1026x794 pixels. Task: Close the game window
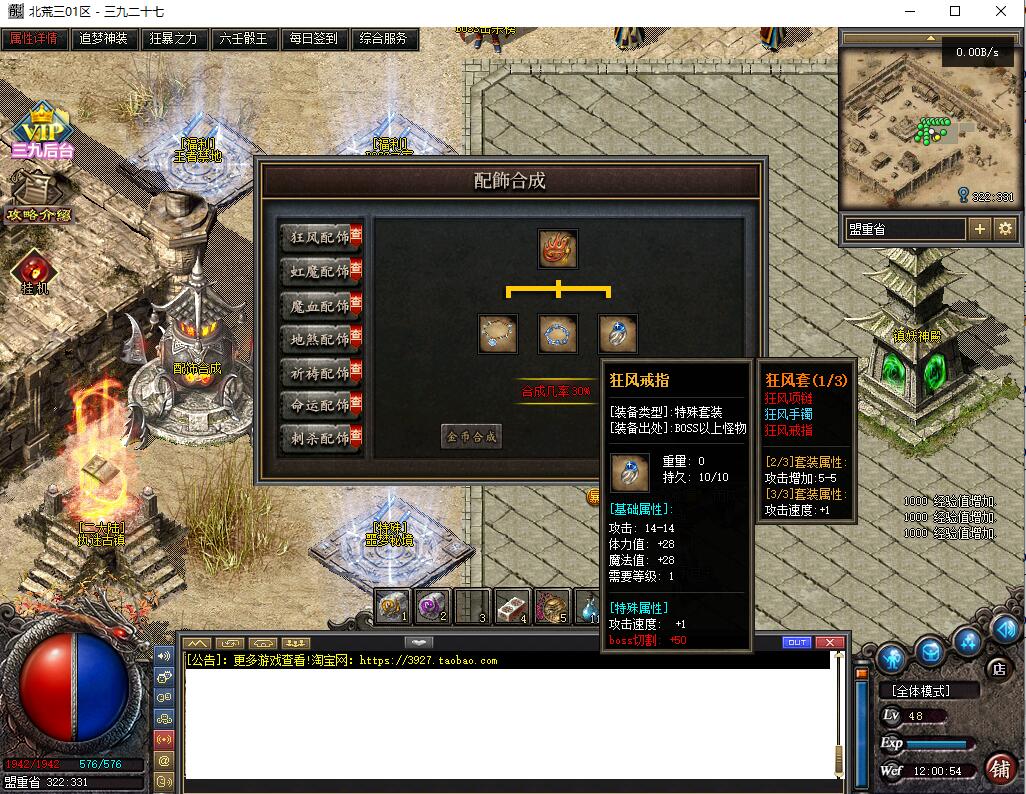(1001, 11)
